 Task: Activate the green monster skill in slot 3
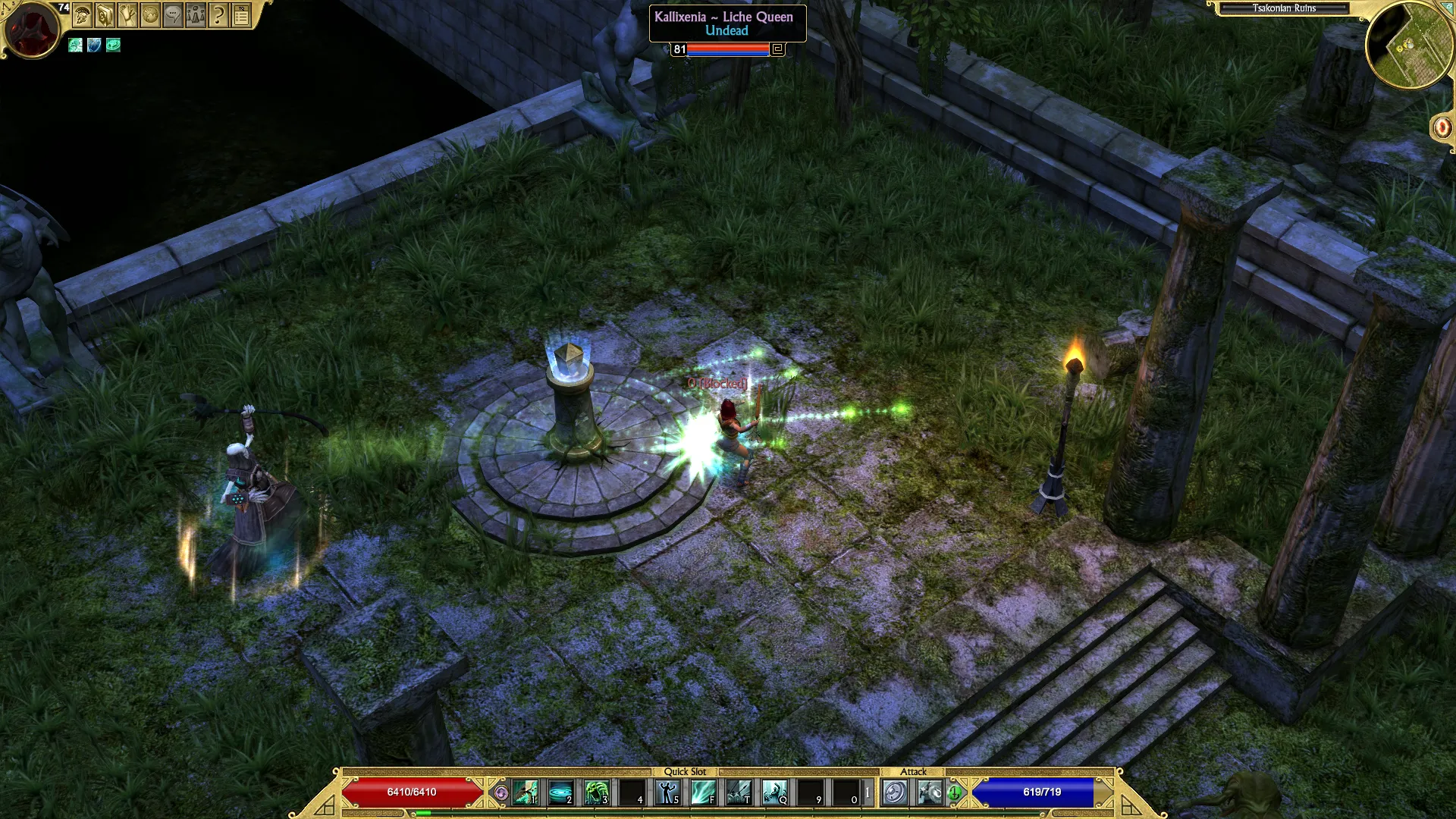point(596,793)
